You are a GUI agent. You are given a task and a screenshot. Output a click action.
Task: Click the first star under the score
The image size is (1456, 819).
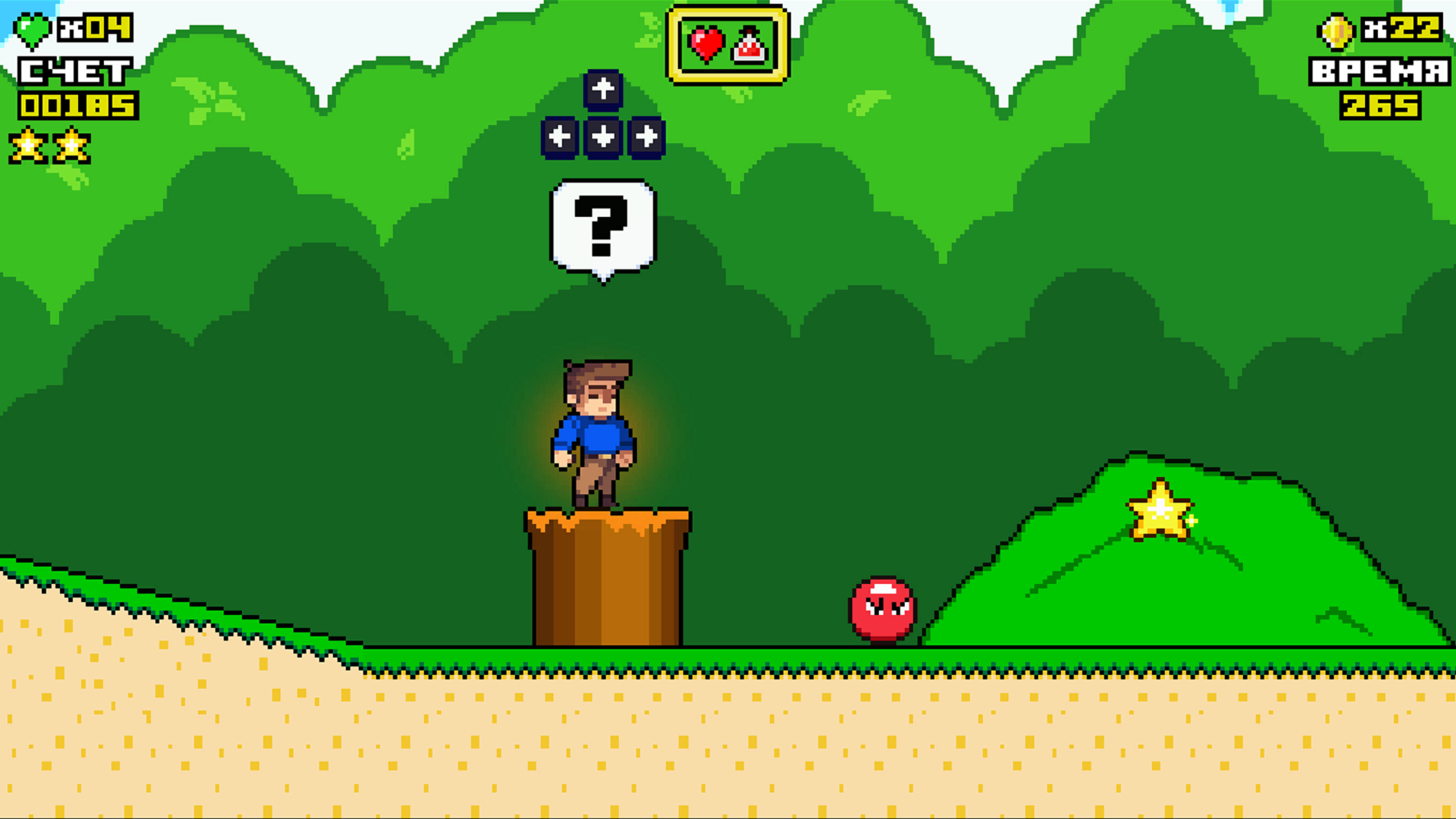tap(27, 146)
